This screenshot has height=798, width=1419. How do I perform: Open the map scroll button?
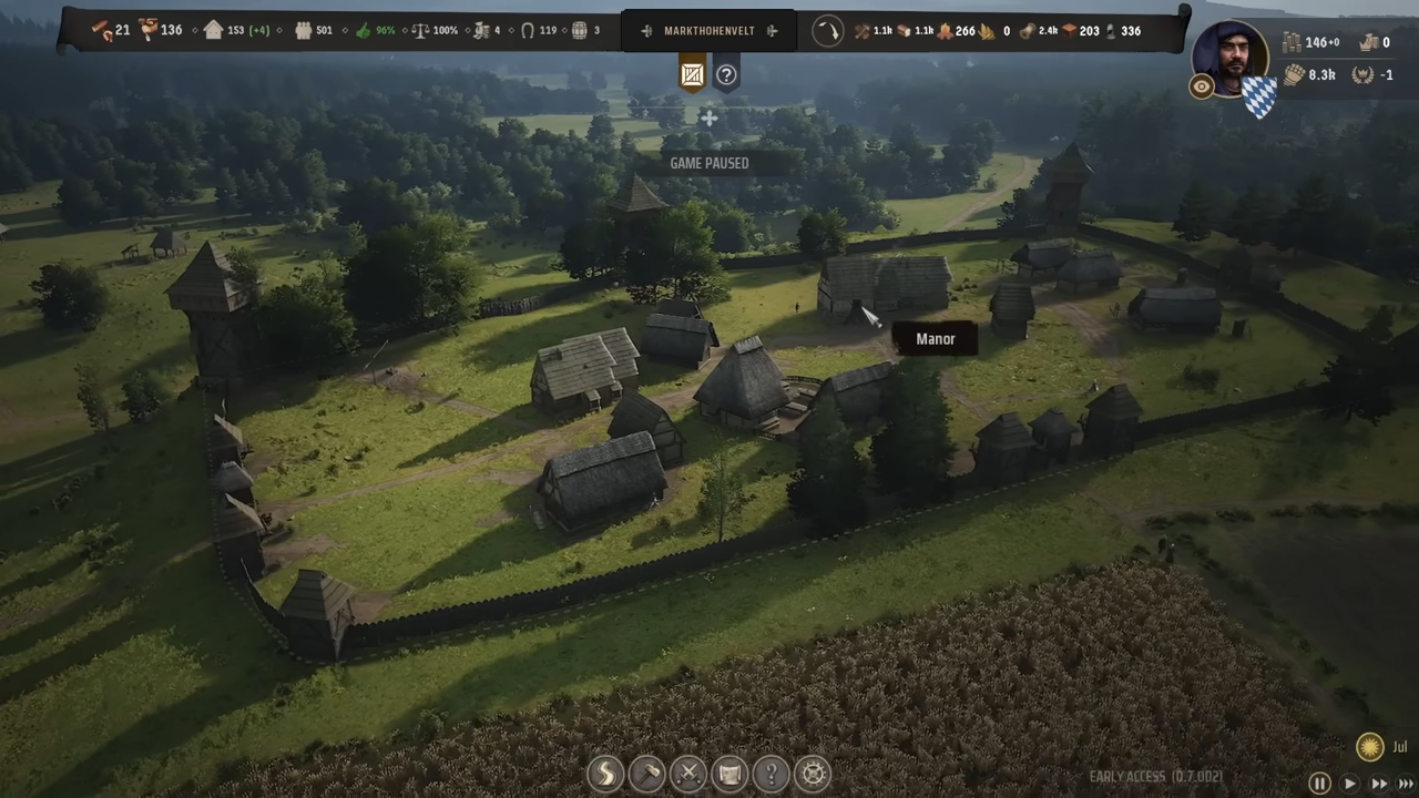[730, 773]
